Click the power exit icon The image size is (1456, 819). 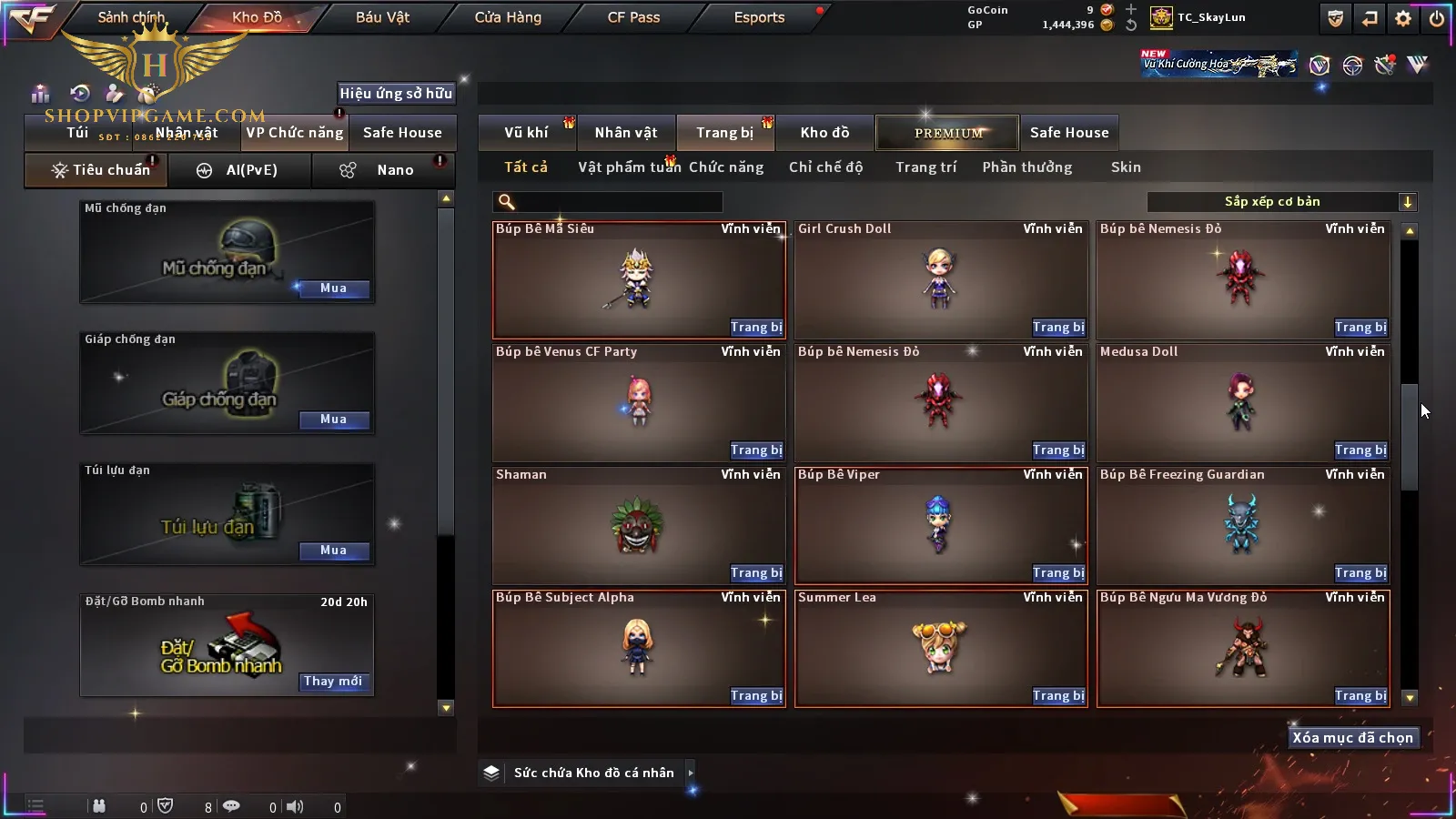click(x=1437, y=18)
